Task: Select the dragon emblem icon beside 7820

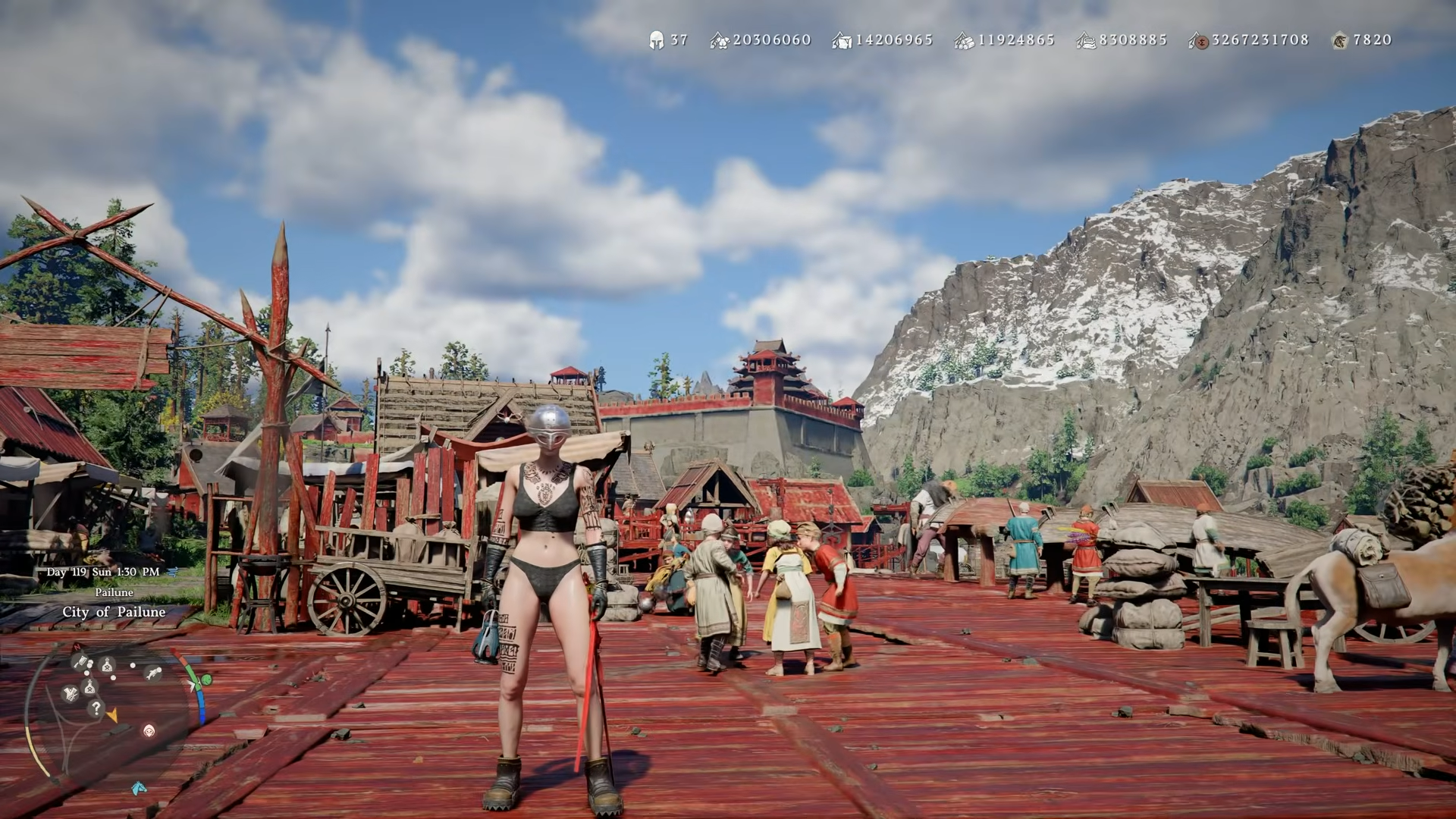Action: click(x=1340, y=41)
